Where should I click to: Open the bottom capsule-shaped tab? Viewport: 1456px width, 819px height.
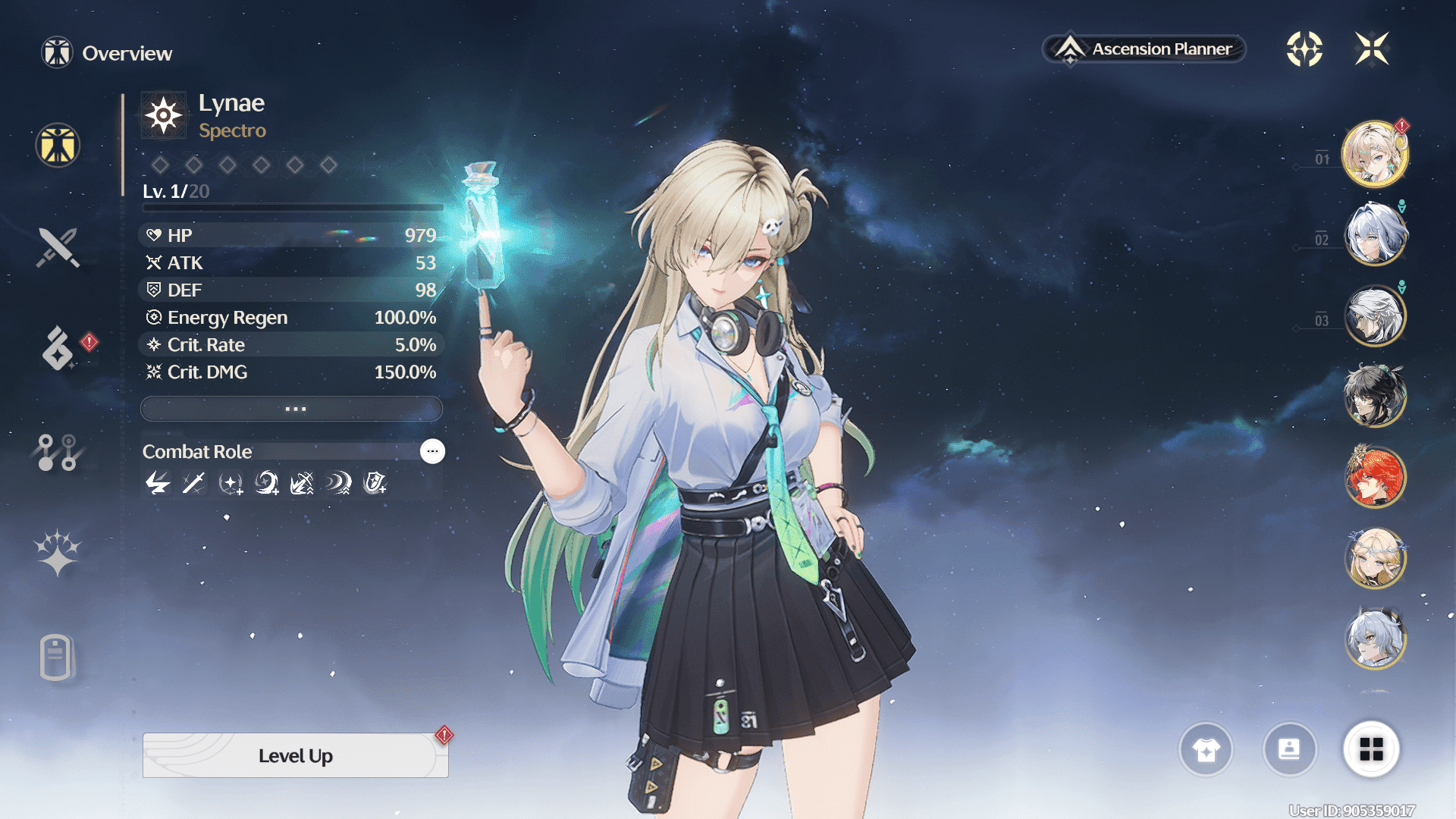pyautogui.click(x=56, y=657)
